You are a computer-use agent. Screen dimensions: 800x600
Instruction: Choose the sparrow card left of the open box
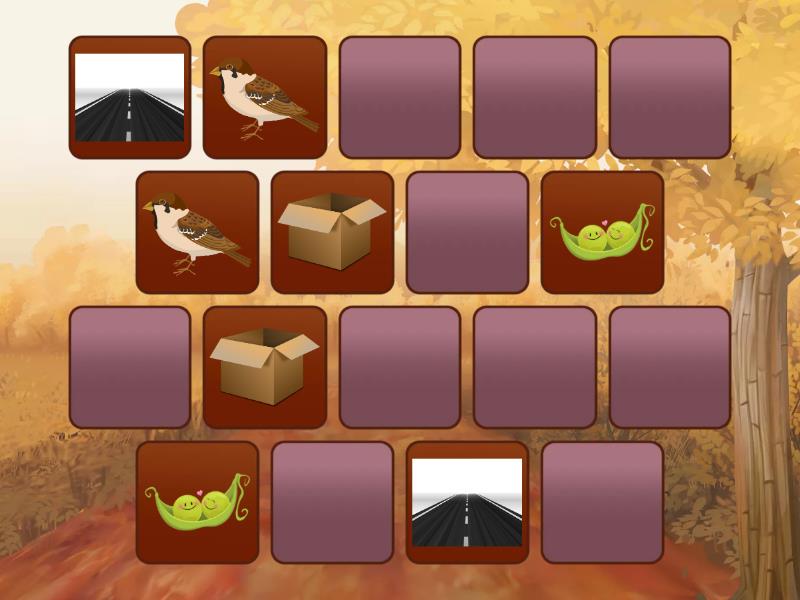click(x=197, y=232)
